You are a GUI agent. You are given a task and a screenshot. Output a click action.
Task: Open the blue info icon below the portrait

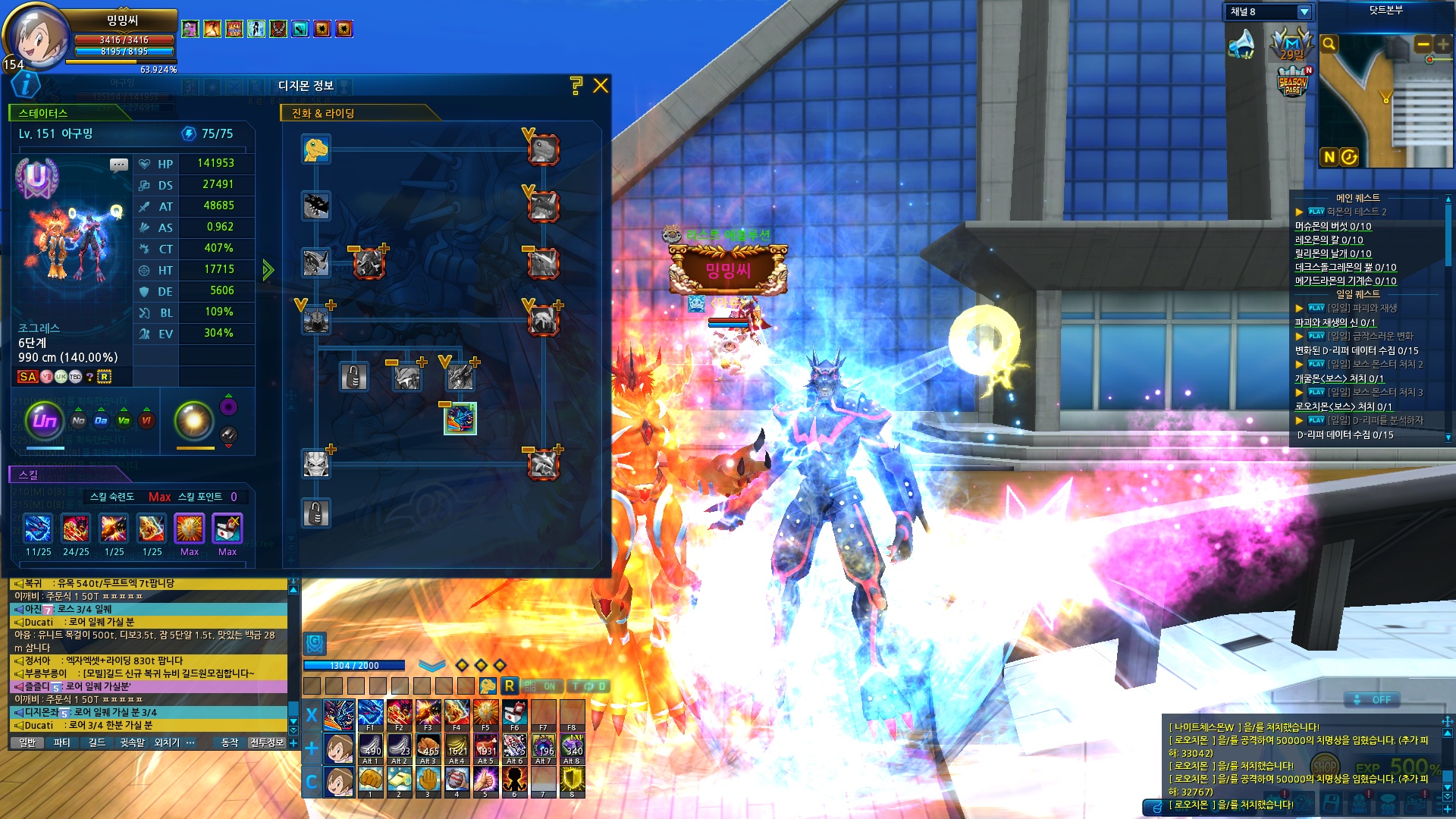tap(26, 84)
